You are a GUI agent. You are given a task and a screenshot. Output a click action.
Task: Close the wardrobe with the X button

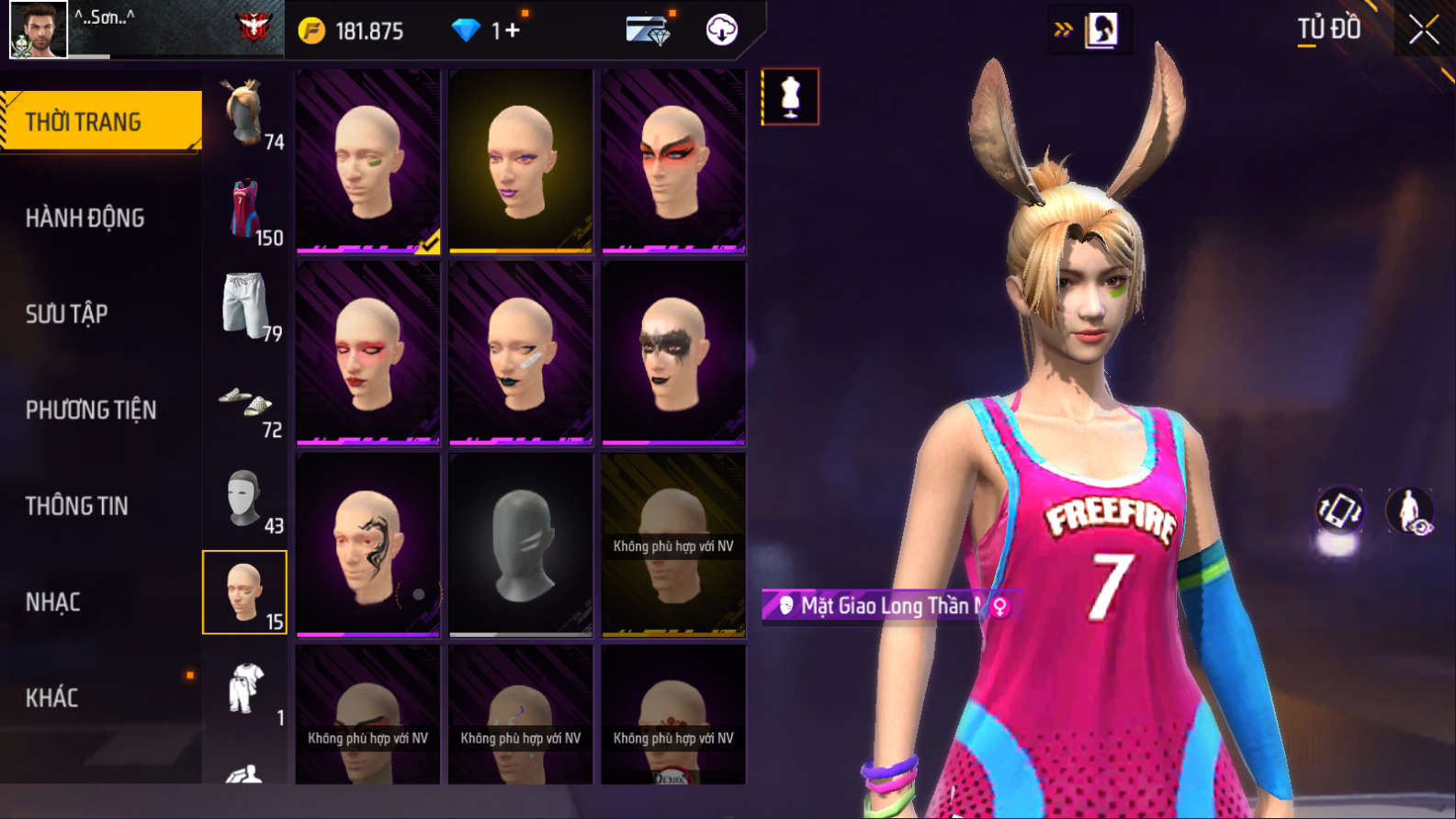point(1423,30)
